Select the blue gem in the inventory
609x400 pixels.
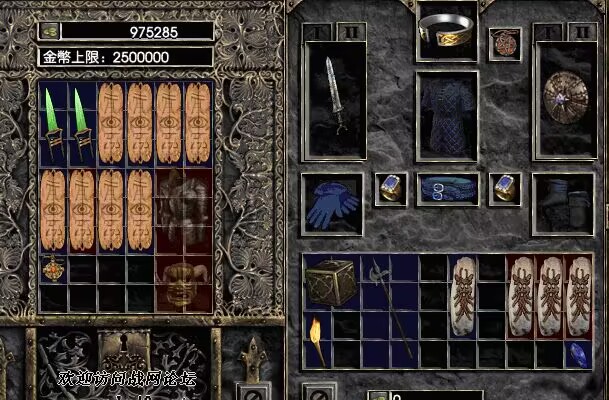pos(578,354)
